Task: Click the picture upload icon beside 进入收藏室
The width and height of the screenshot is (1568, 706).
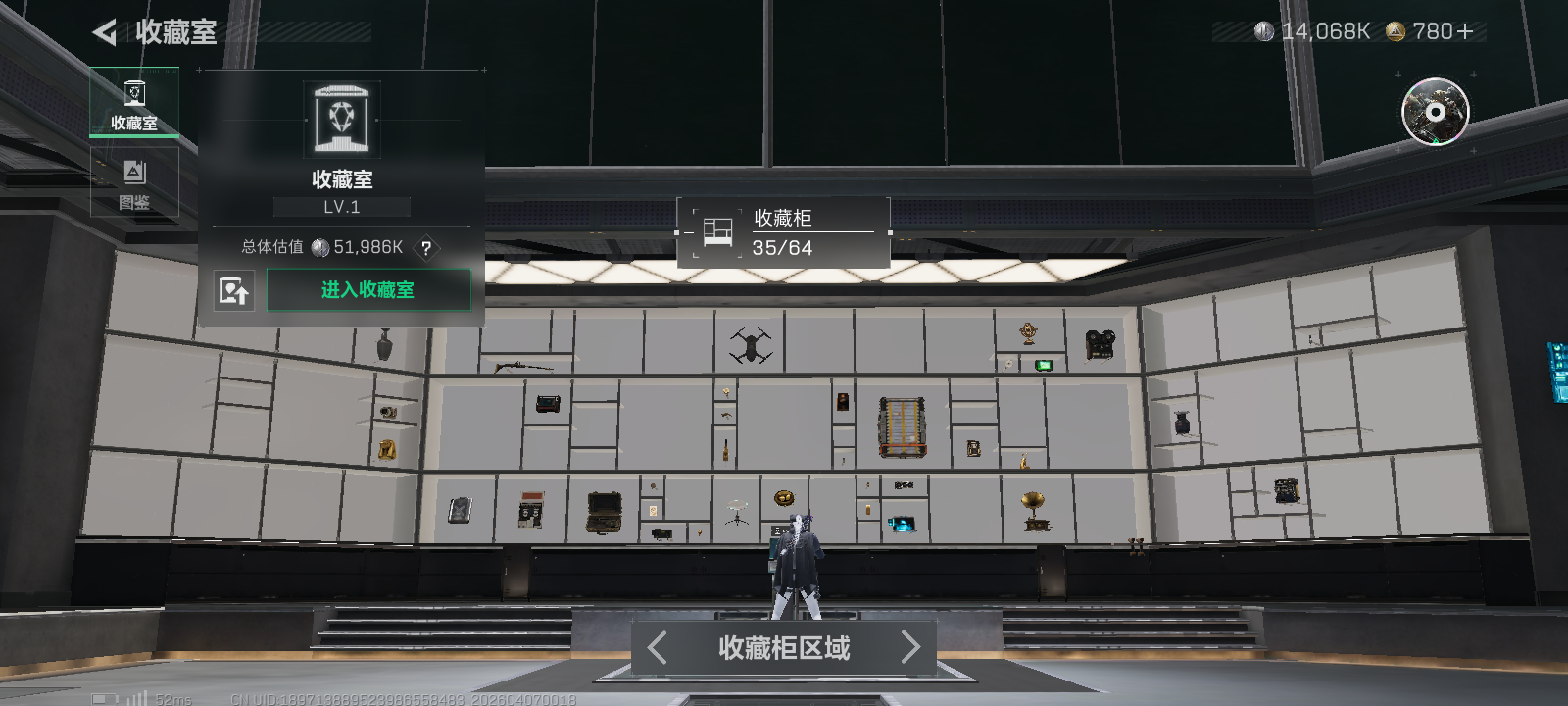Action: pyautogui.click(x=235, y=290)
